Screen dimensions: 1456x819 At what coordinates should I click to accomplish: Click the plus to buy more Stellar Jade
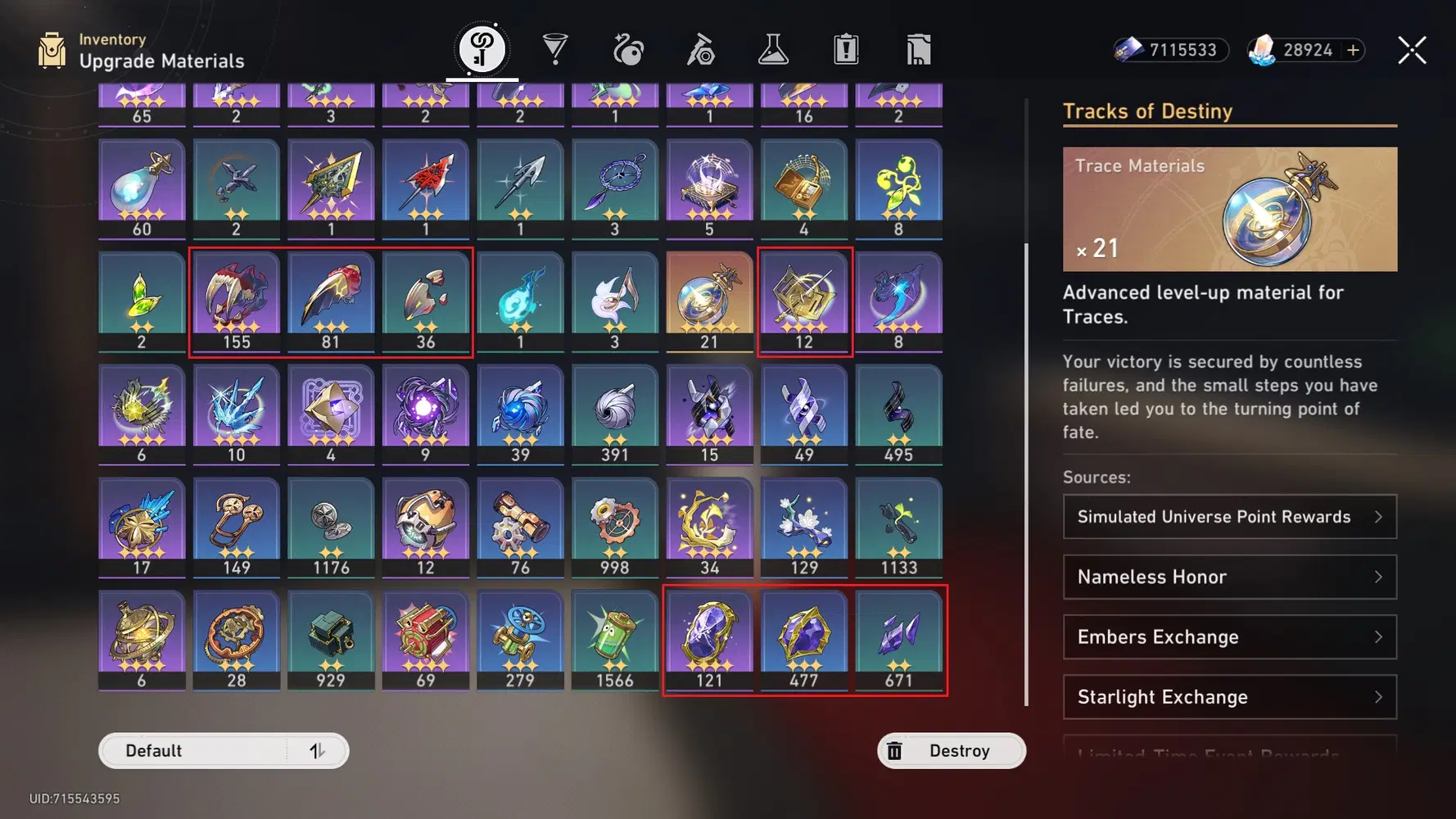[1352, 50]
